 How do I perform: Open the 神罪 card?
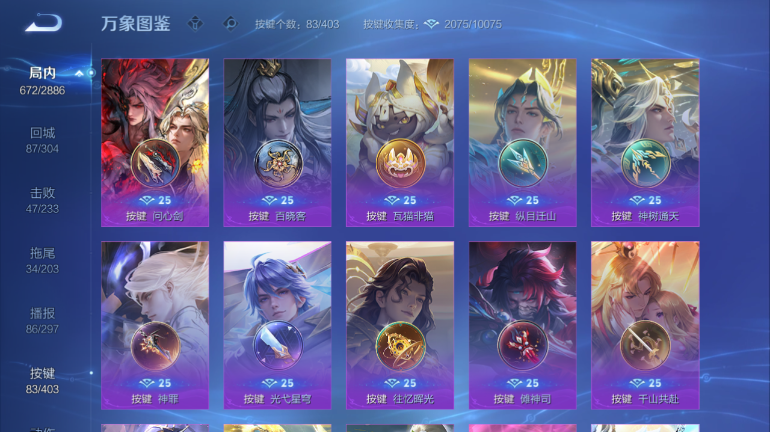point(155,325)
